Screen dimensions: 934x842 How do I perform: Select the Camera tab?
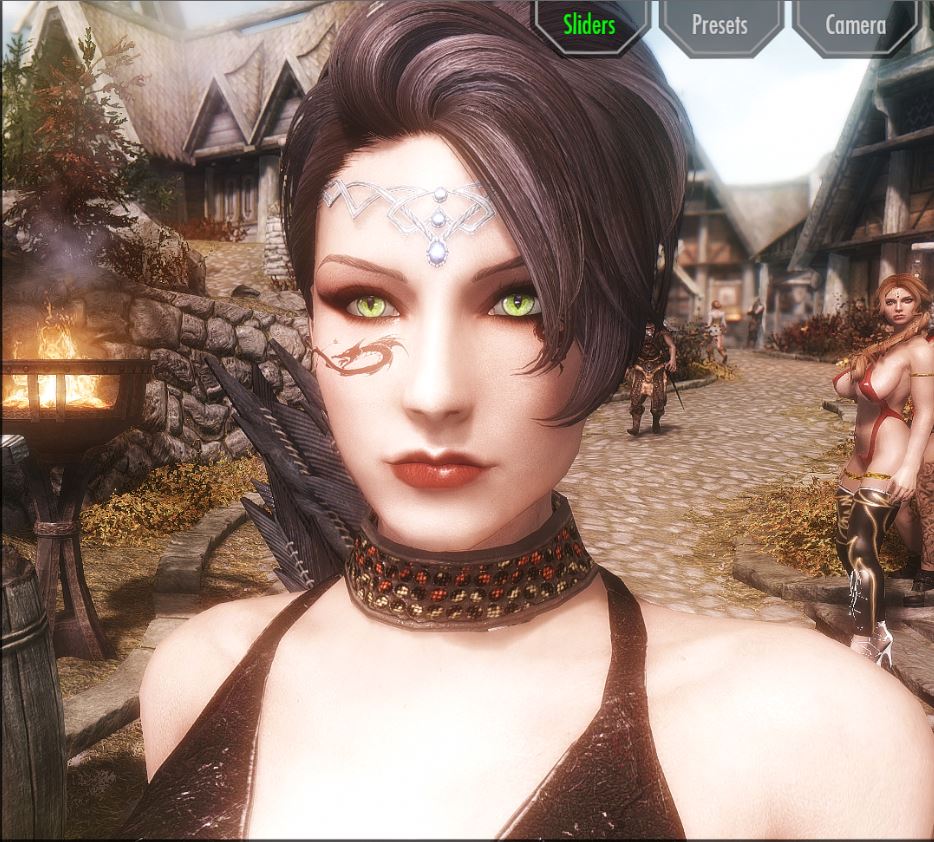(x=855, y=25)
